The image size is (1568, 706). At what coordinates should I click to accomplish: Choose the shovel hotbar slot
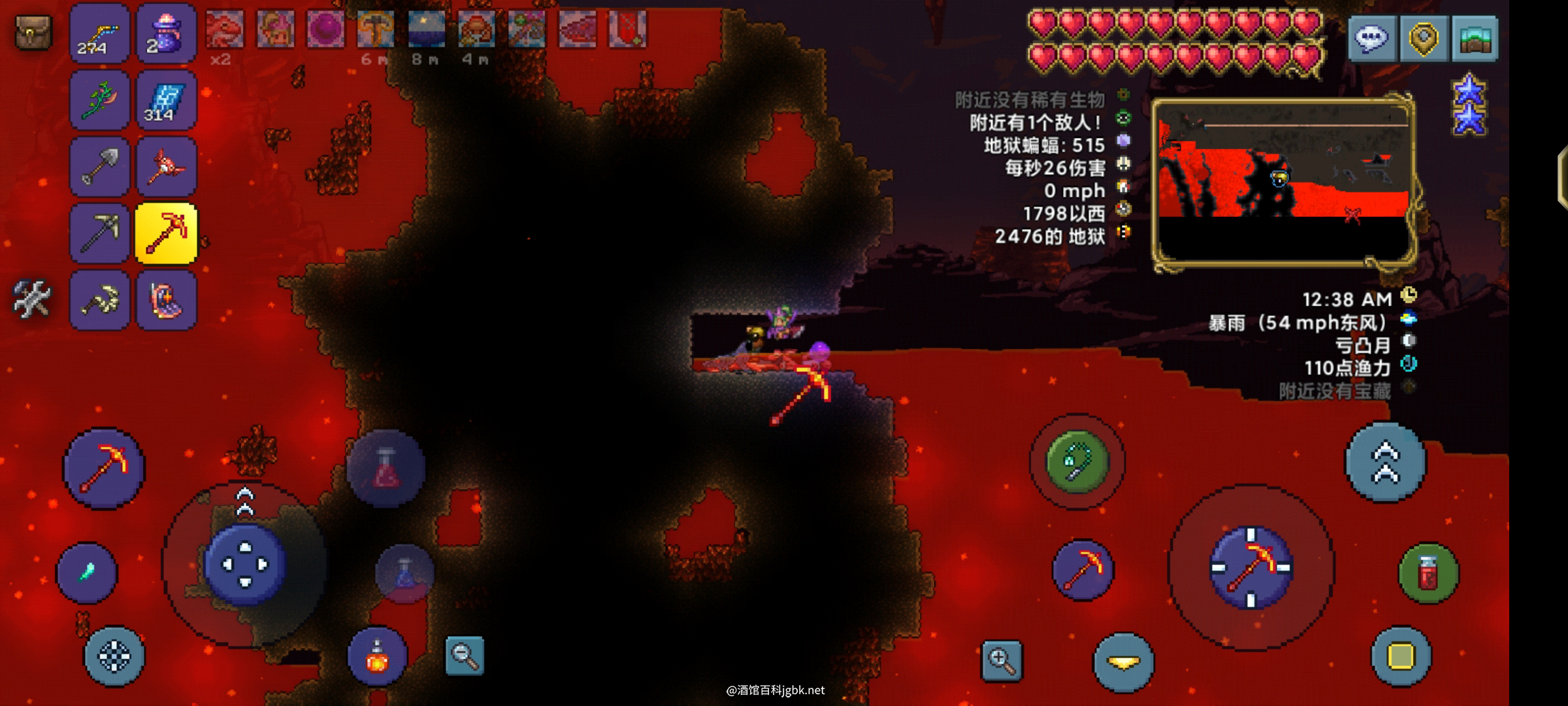point(99,167)
